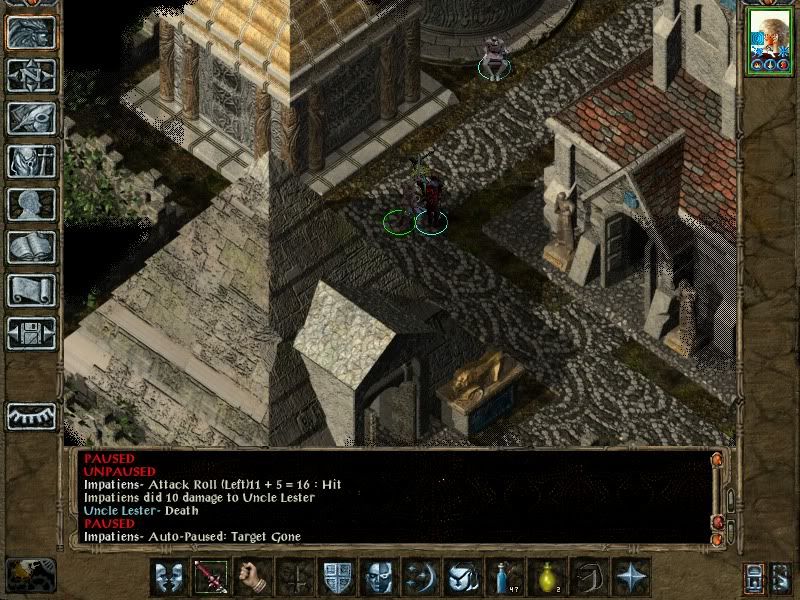
Task: Open the priest scroll button
Action: coord(32,290)
